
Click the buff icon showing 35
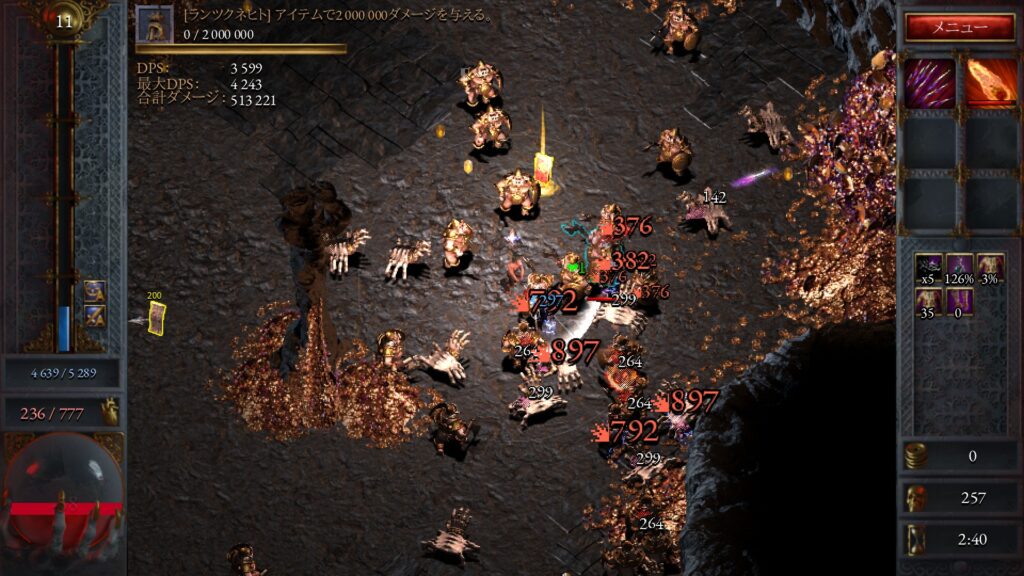[x=930, y=302]
